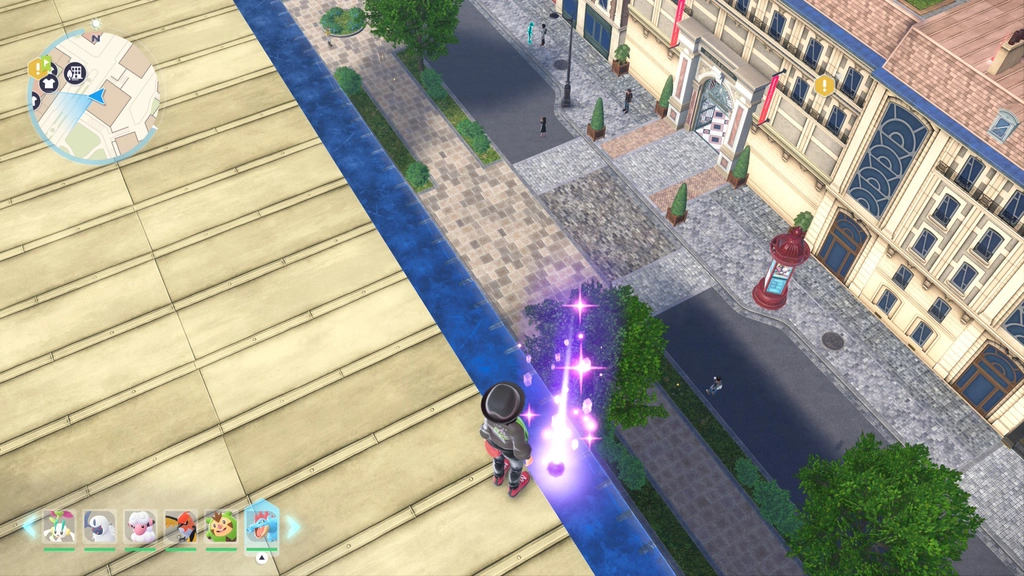
Task: Open the circular minimap
Action: [x=93, y=97]
